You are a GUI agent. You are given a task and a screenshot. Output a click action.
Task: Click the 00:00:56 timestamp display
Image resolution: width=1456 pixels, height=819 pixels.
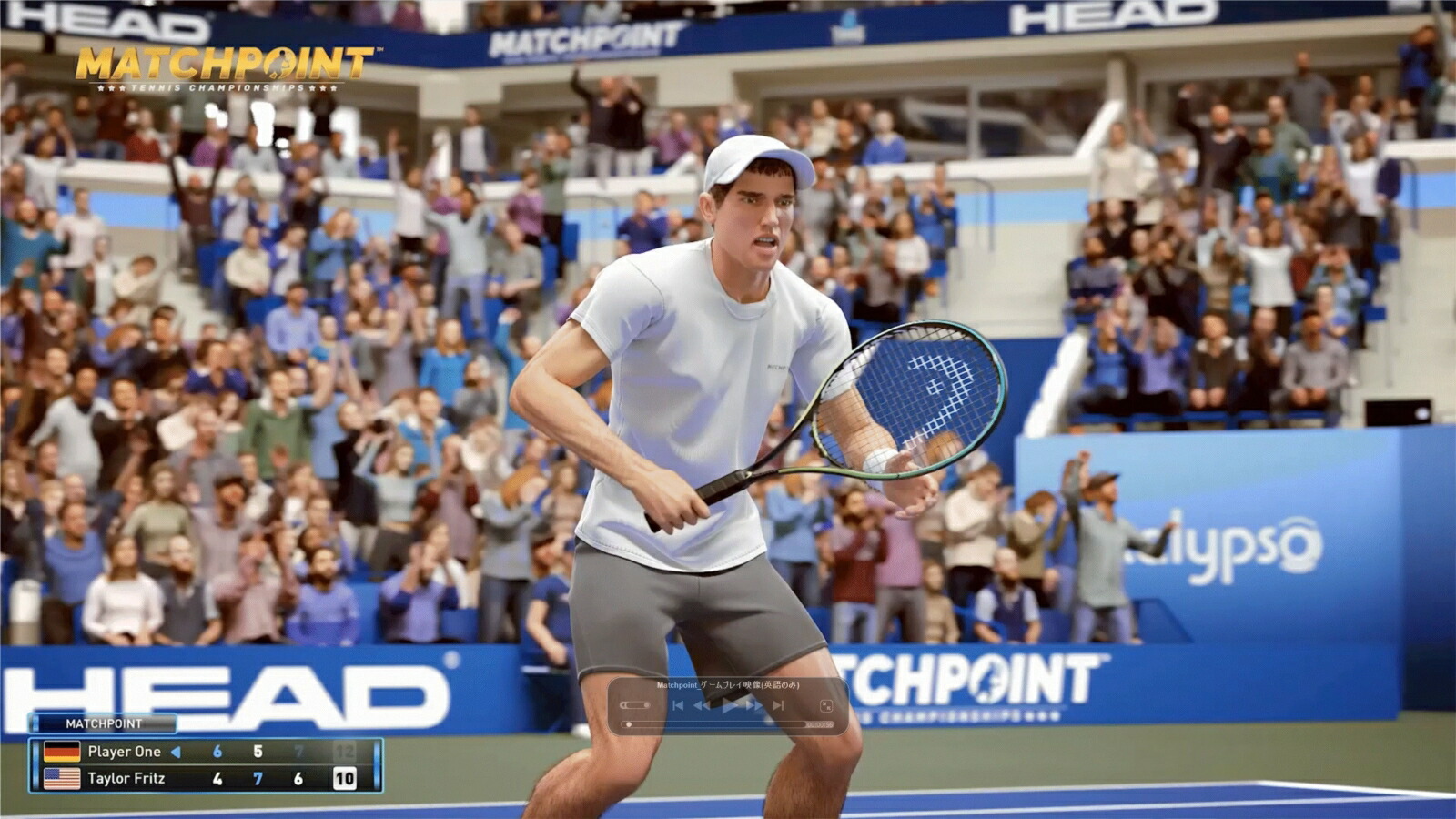coord(820,723)
